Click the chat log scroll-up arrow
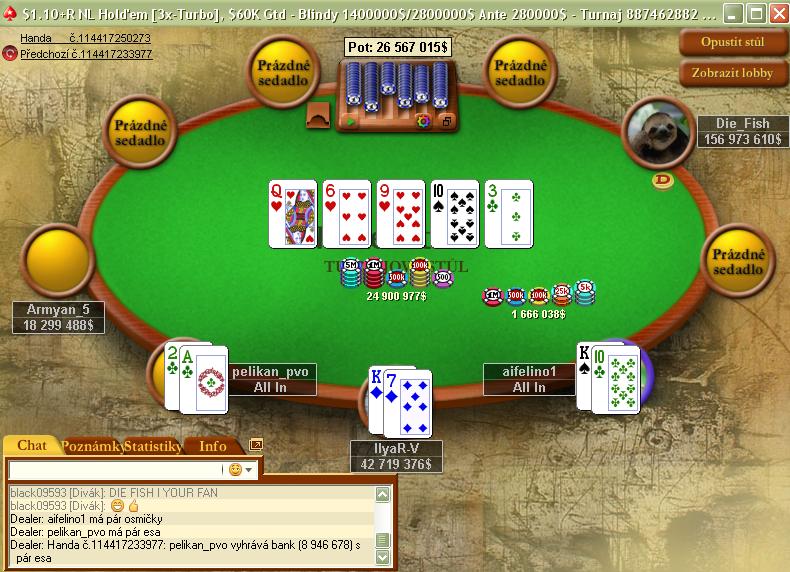The width and height of the screenshot is (790, 572). pyautogui.click(x=382, y=494)
